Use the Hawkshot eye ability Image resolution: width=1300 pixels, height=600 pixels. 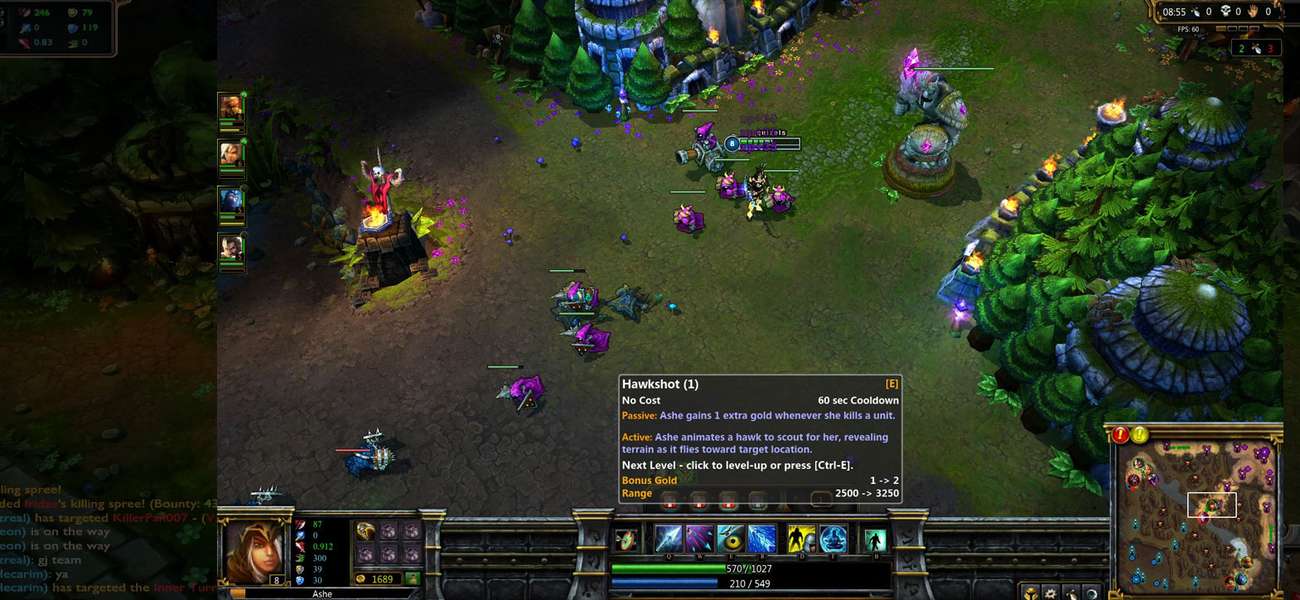click(730, 539)
